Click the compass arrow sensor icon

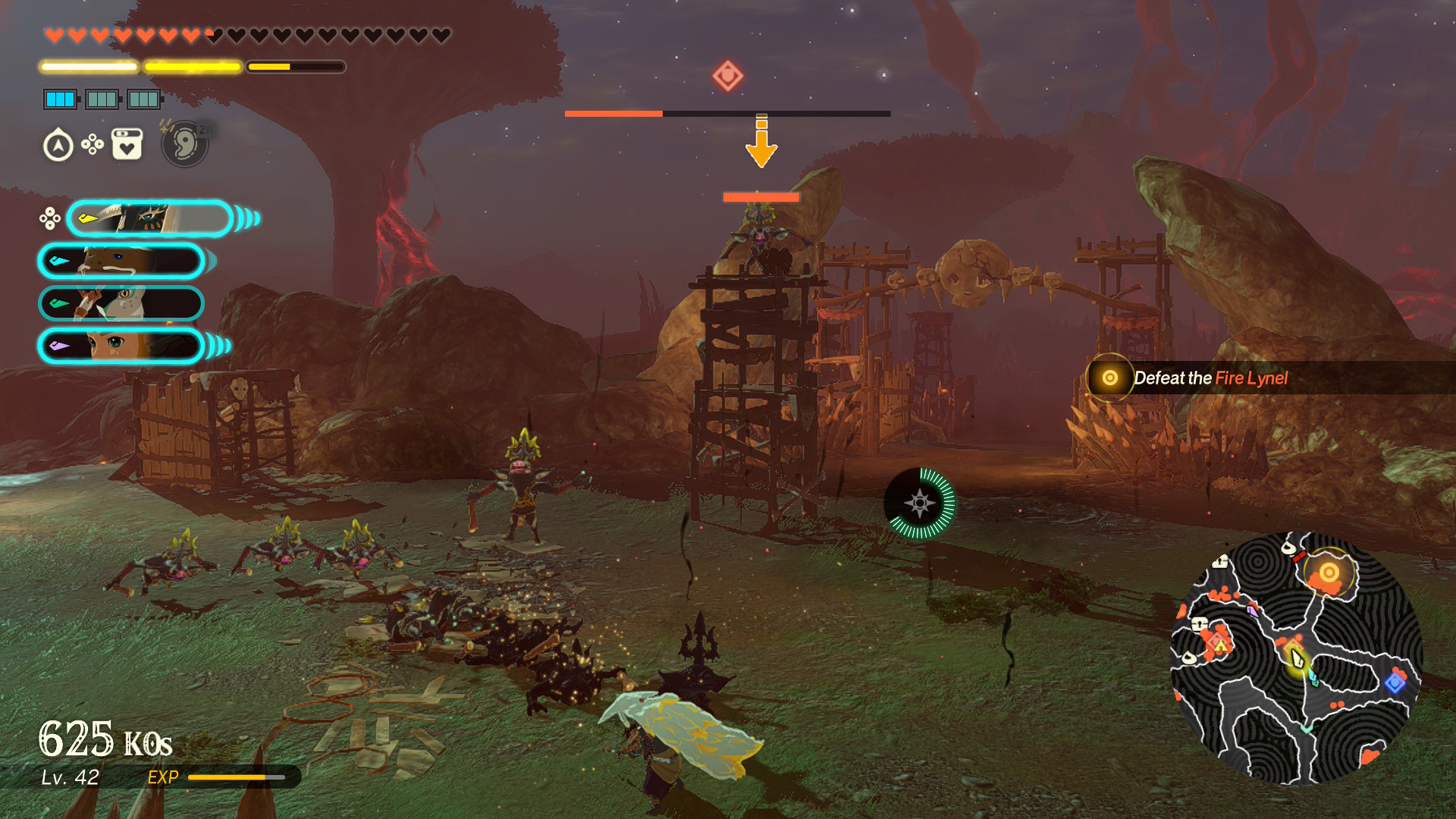coord(58,146)
